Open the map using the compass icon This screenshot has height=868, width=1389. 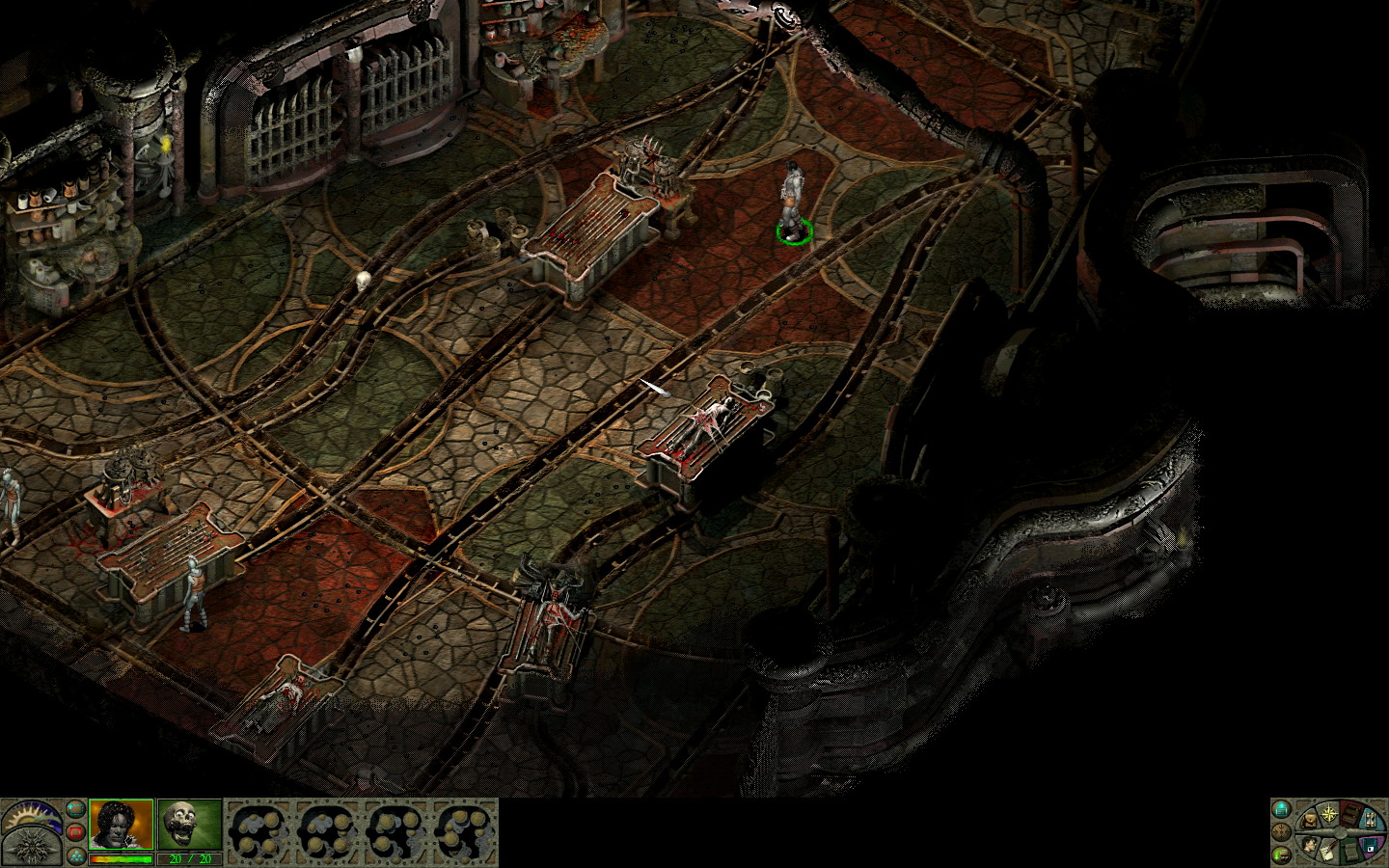1328,812
